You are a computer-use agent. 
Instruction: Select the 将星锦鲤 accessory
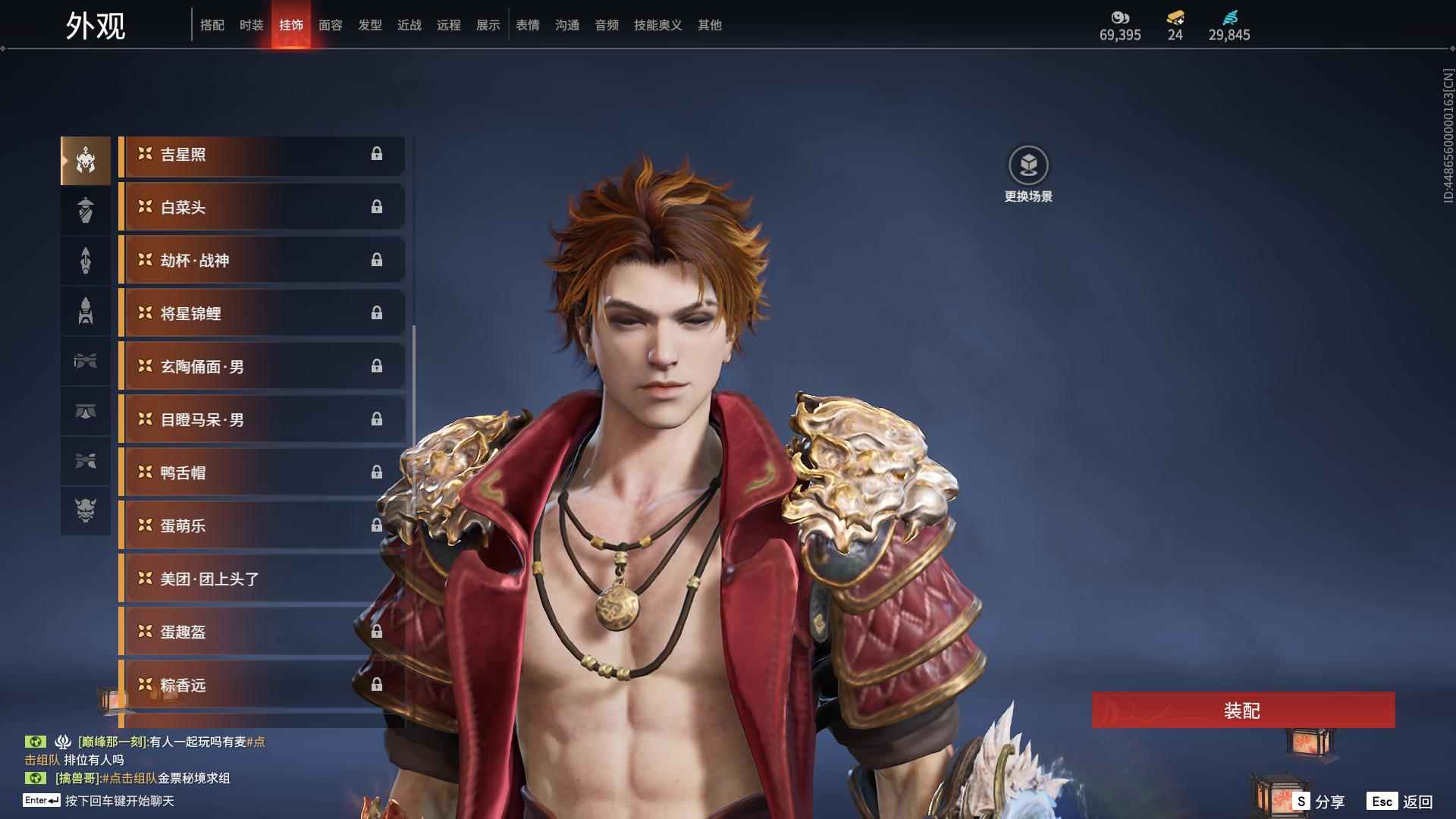[x=262, y=314]
